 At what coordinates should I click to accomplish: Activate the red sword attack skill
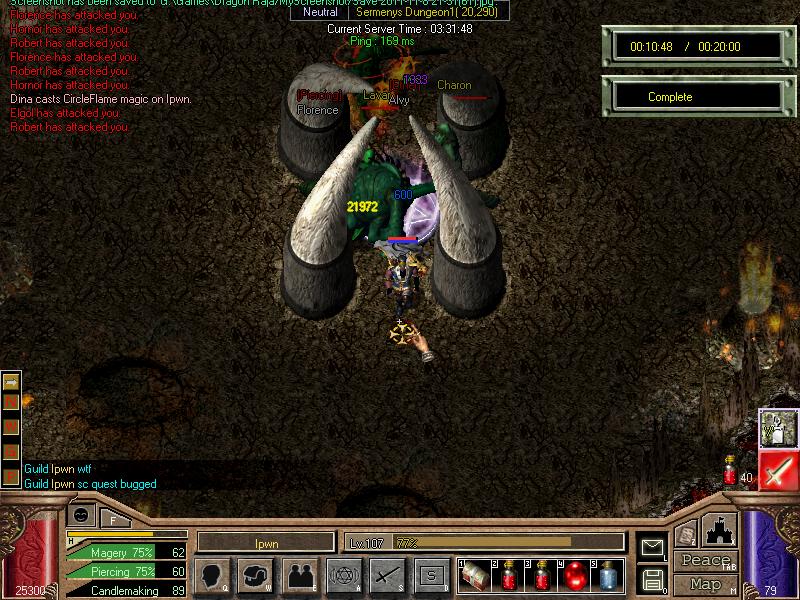click(x=777, y=470)
